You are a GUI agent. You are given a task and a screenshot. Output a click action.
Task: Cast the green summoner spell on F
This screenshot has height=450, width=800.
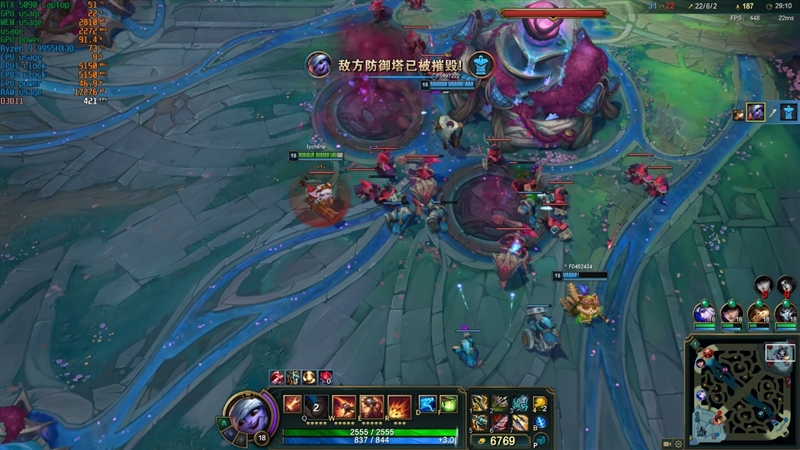448,404
